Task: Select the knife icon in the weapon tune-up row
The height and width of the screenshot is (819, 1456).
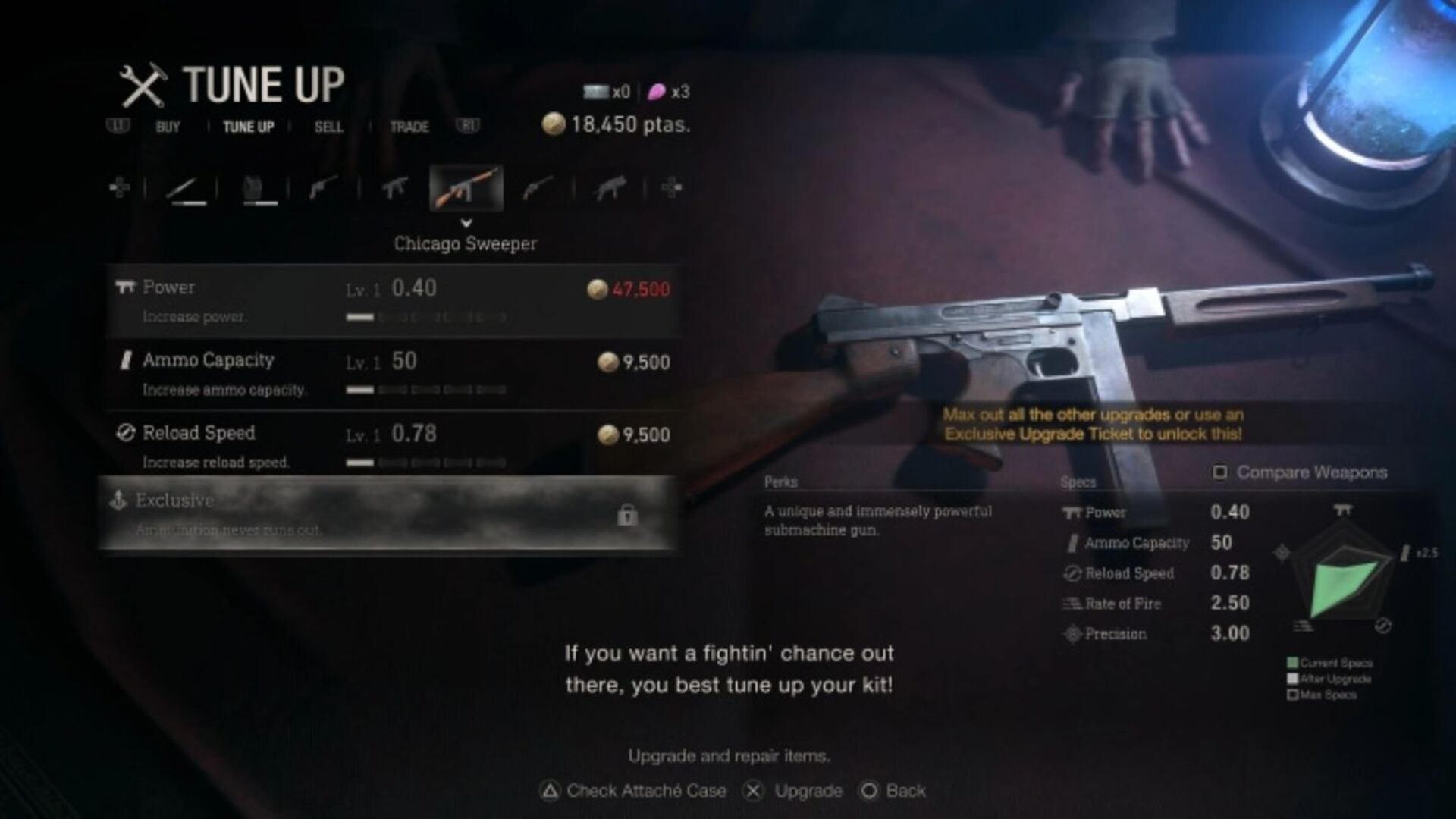Action: click(186, 188)
